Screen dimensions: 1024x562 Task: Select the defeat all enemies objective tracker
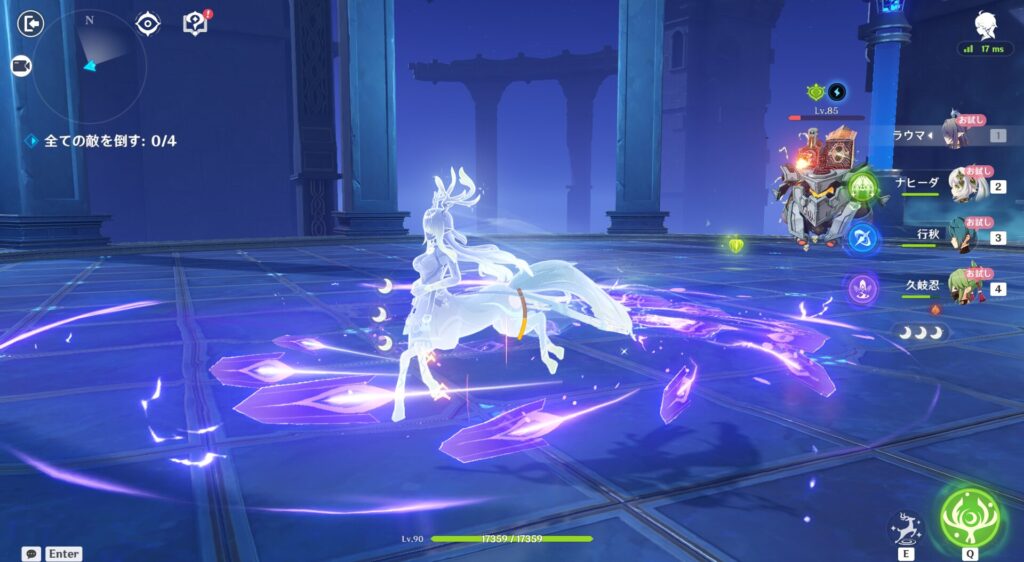(x=101, y=141)
